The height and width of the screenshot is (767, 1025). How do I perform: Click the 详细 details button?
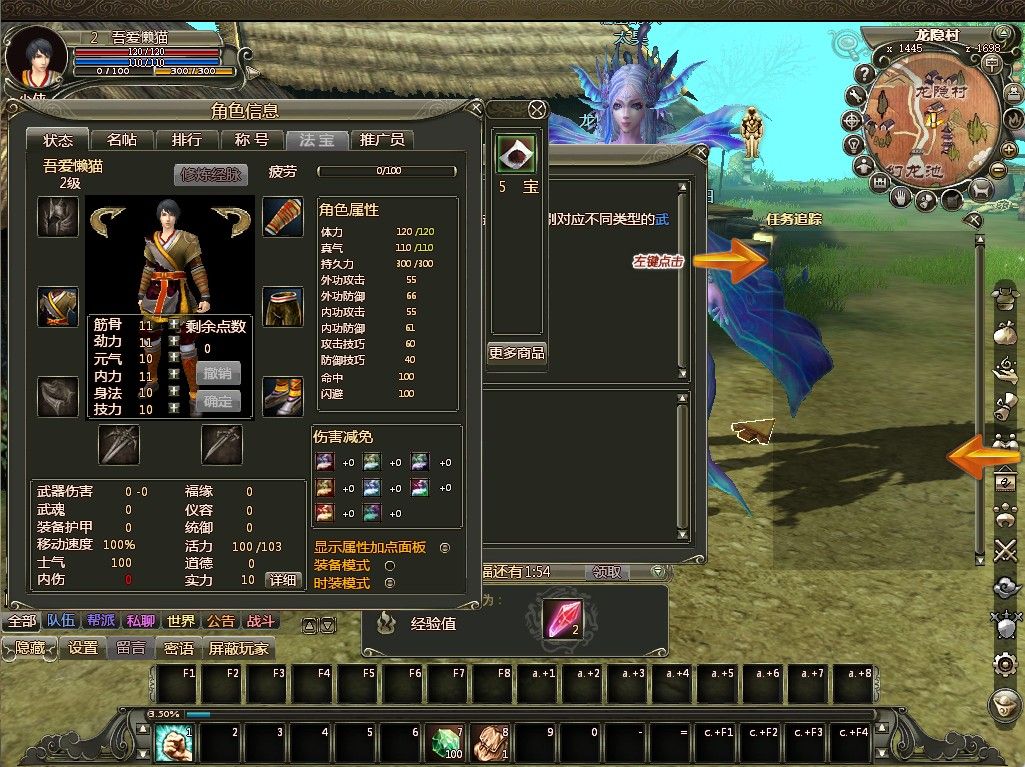point(282,580)
